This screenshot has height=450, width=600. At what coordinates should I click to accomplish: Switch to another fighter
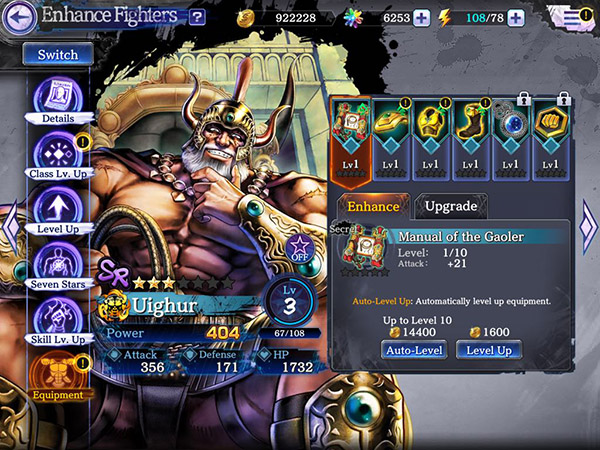coord(57,55)
